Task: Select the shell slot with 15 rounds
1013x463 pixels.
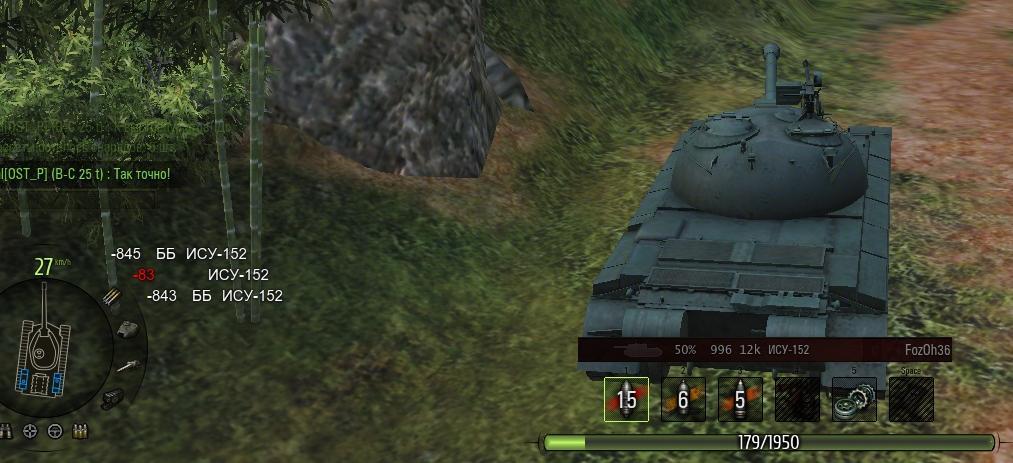Action: (x=626, y=399)
